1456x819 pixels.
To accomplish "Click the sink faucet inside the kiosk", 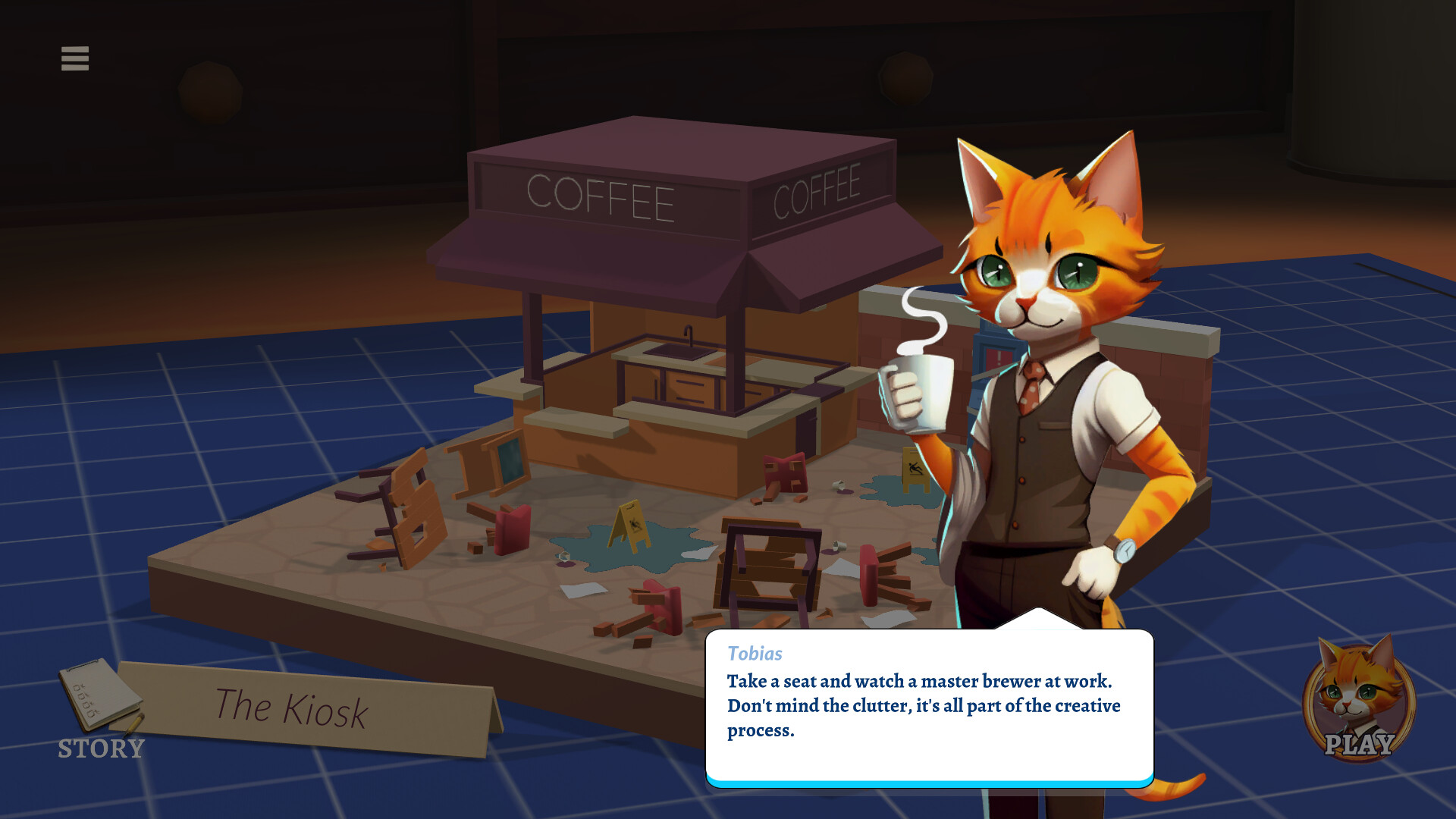I will pyautogui.click(x=686, y=334).
